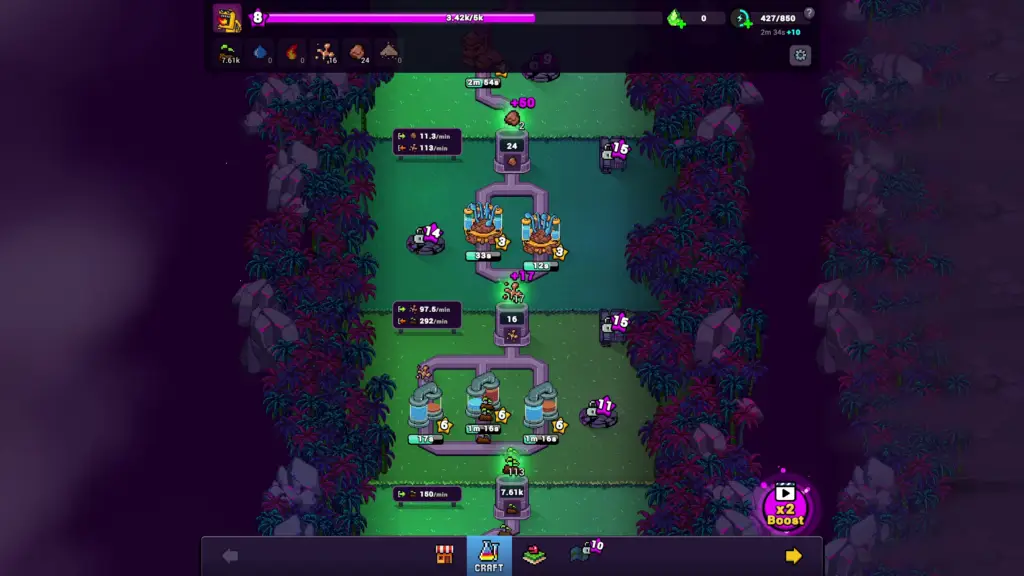Viewport: 1024px width, 576px height.
Task: Add green gems with the plus icon
Action: [676, 18]
